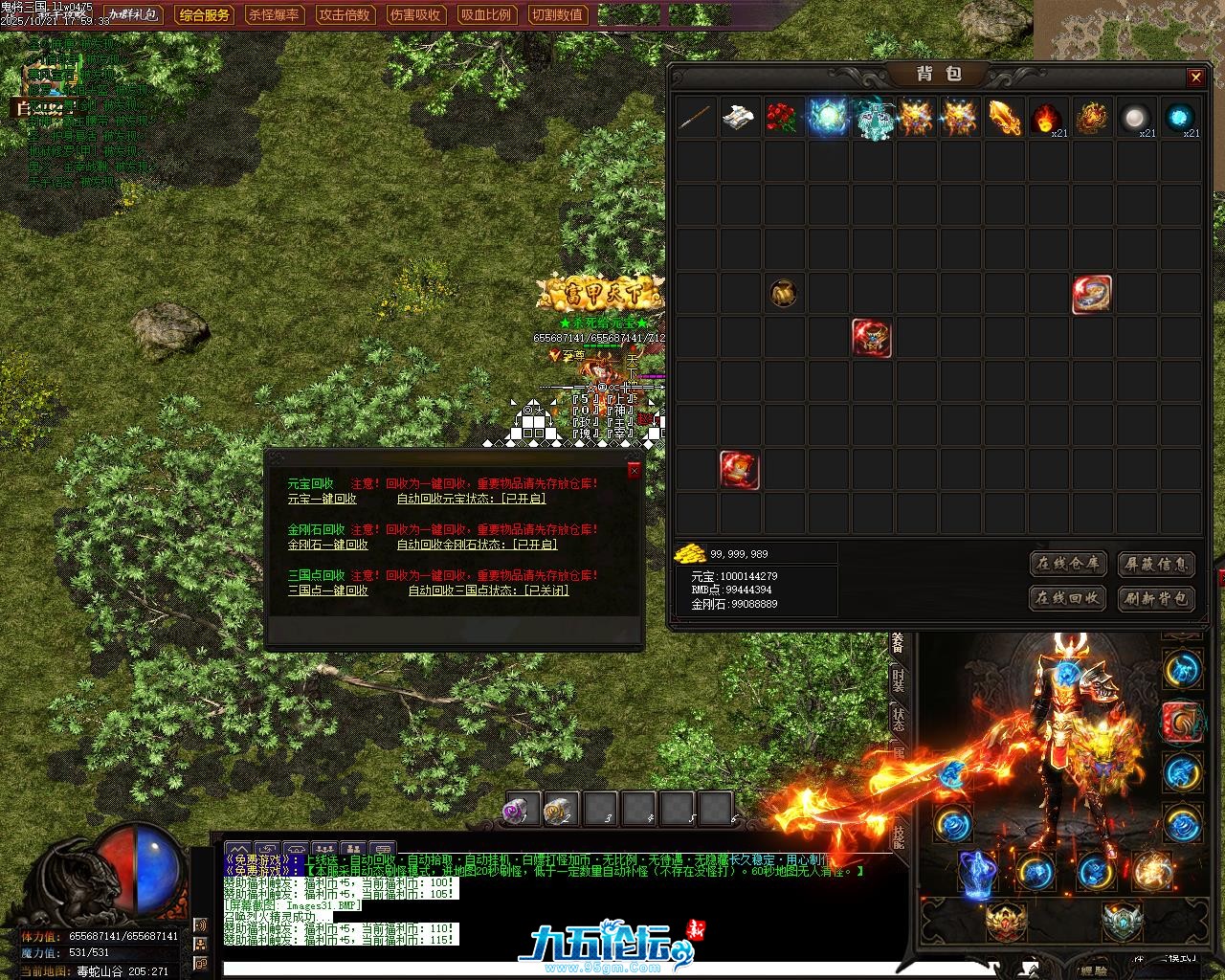Choose the 元宝一键回收 link

(x=323, y=499)
